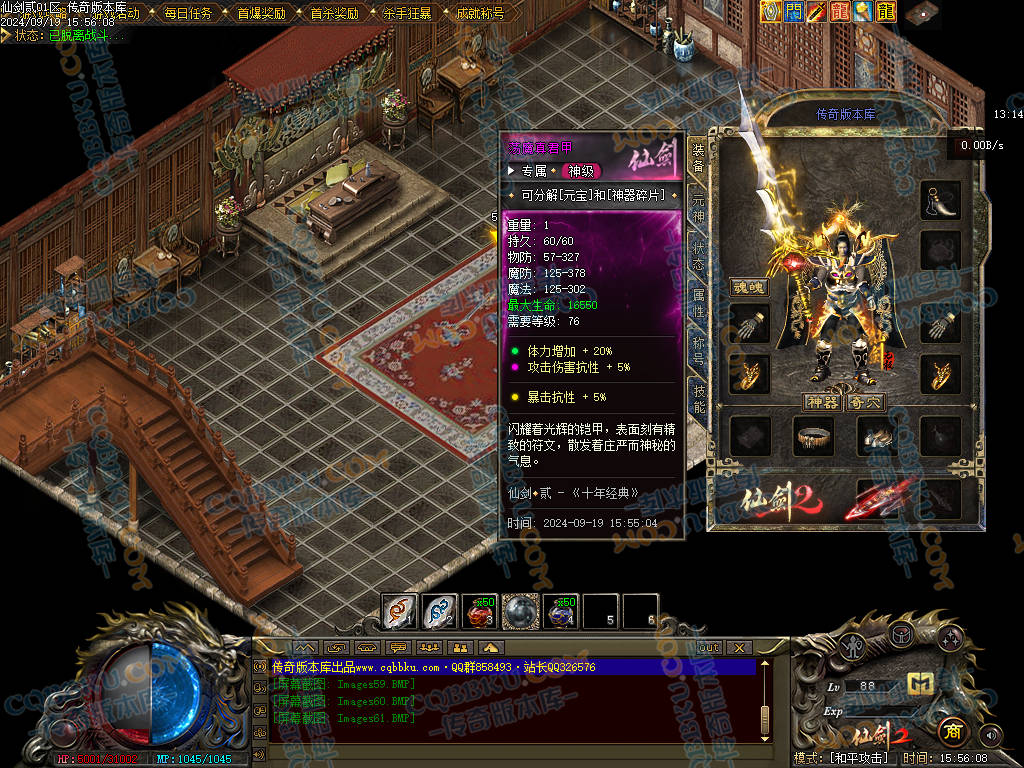Toggle the sound speaker icon
The image size is (1024, 768).
[x=991, y=735]
